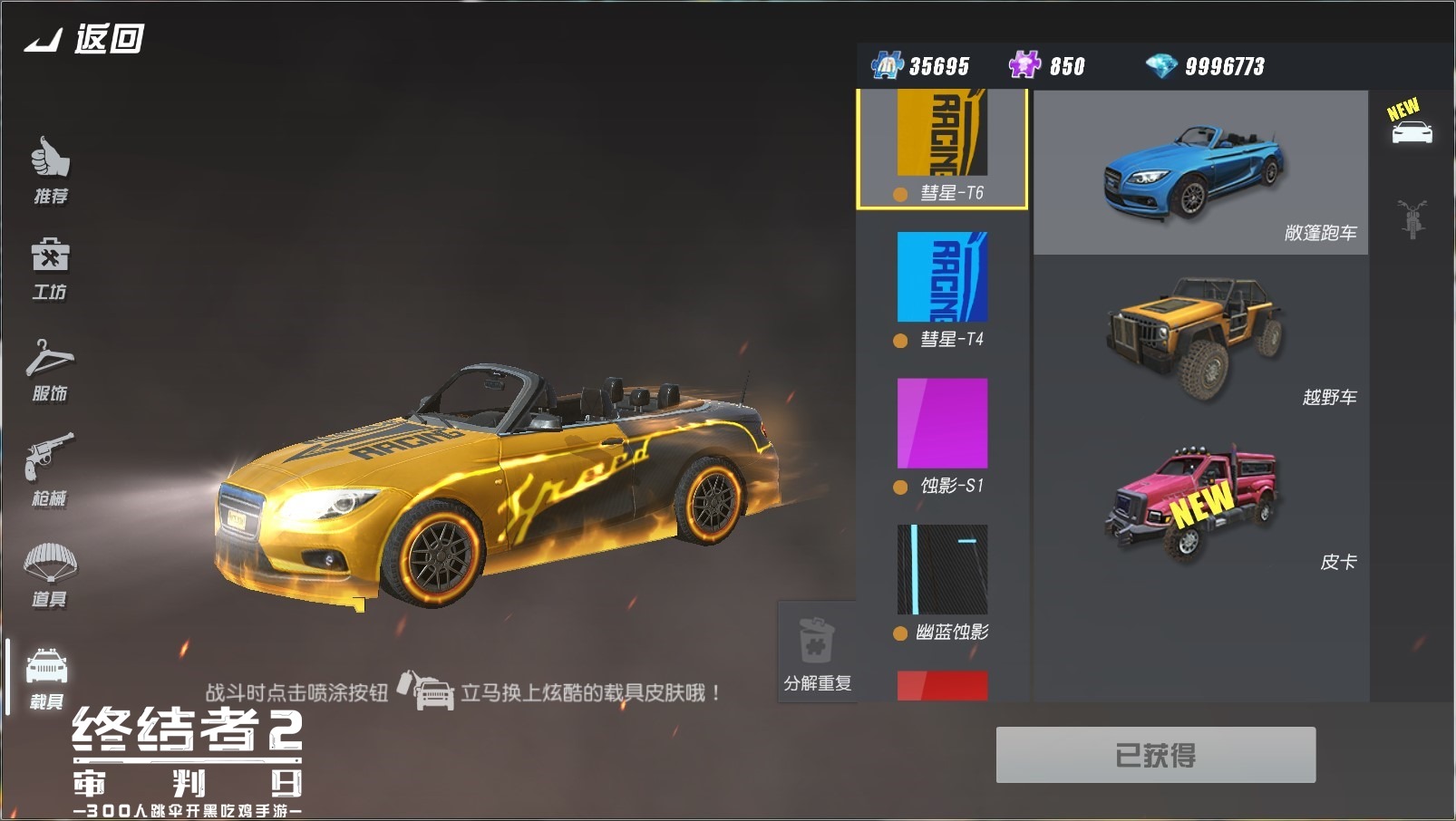Click the diamond currency icon

(1160, 65)
